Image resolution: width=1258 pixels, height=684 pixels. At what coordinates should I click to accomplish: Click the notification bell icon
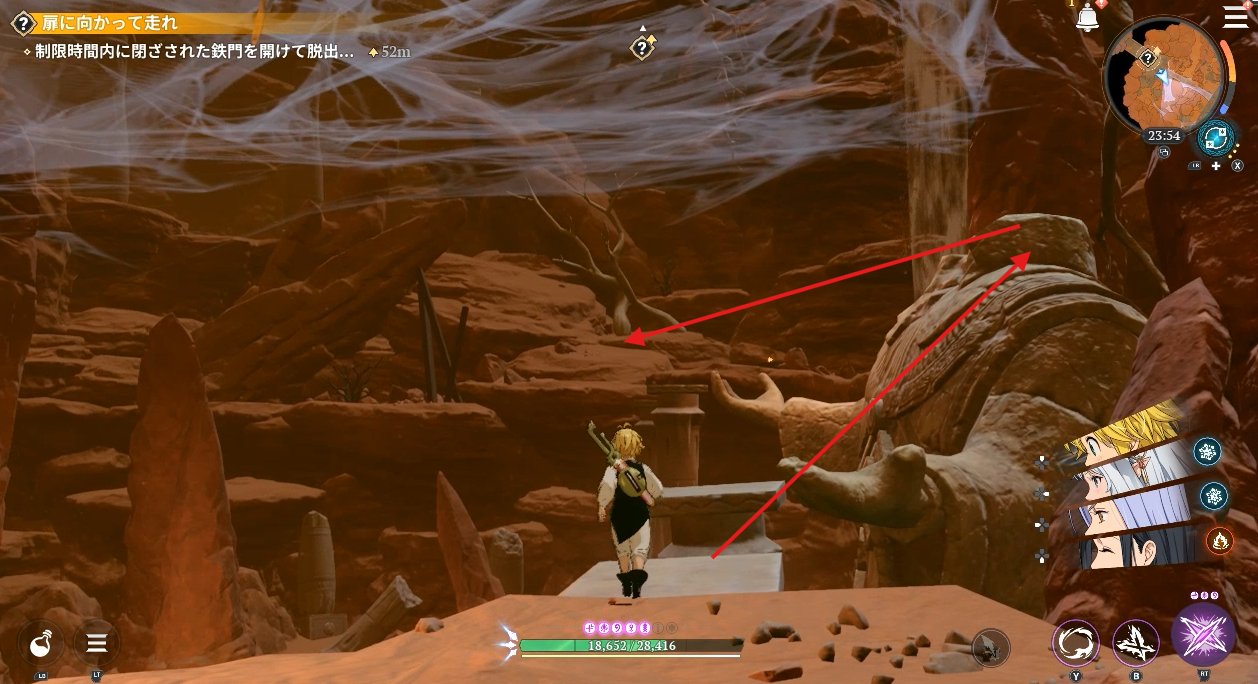tap(1087, 19)
